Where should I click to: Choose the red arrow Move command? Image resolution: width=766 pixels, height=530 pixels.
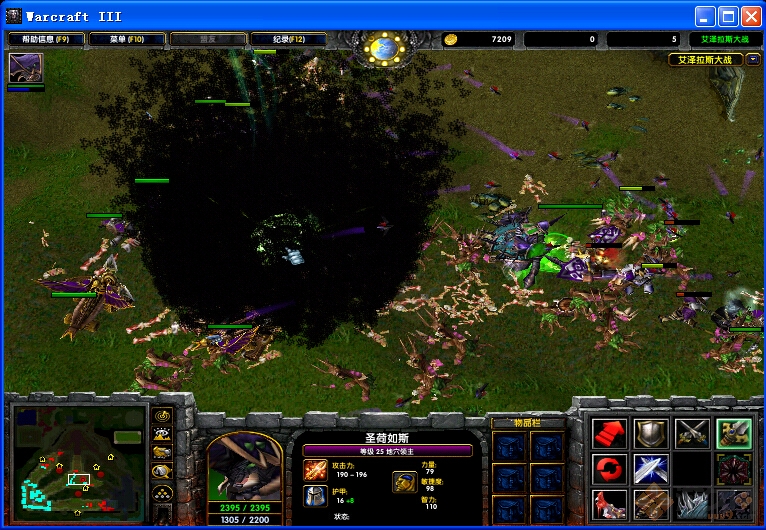click(x=609, y=432)
